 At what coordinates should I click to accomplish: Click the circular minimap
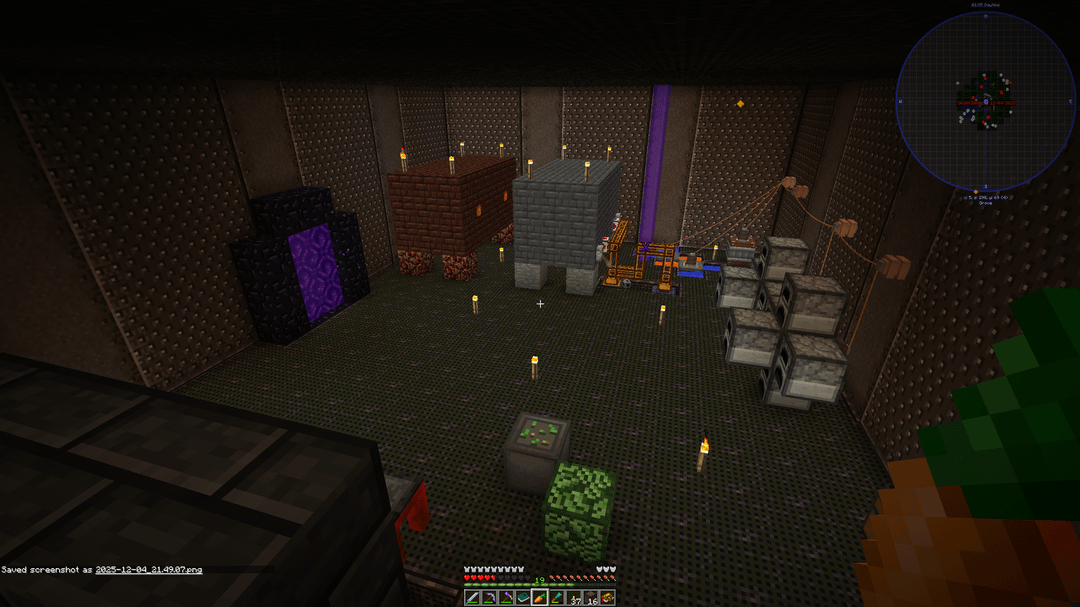click(x=985, y=101)
